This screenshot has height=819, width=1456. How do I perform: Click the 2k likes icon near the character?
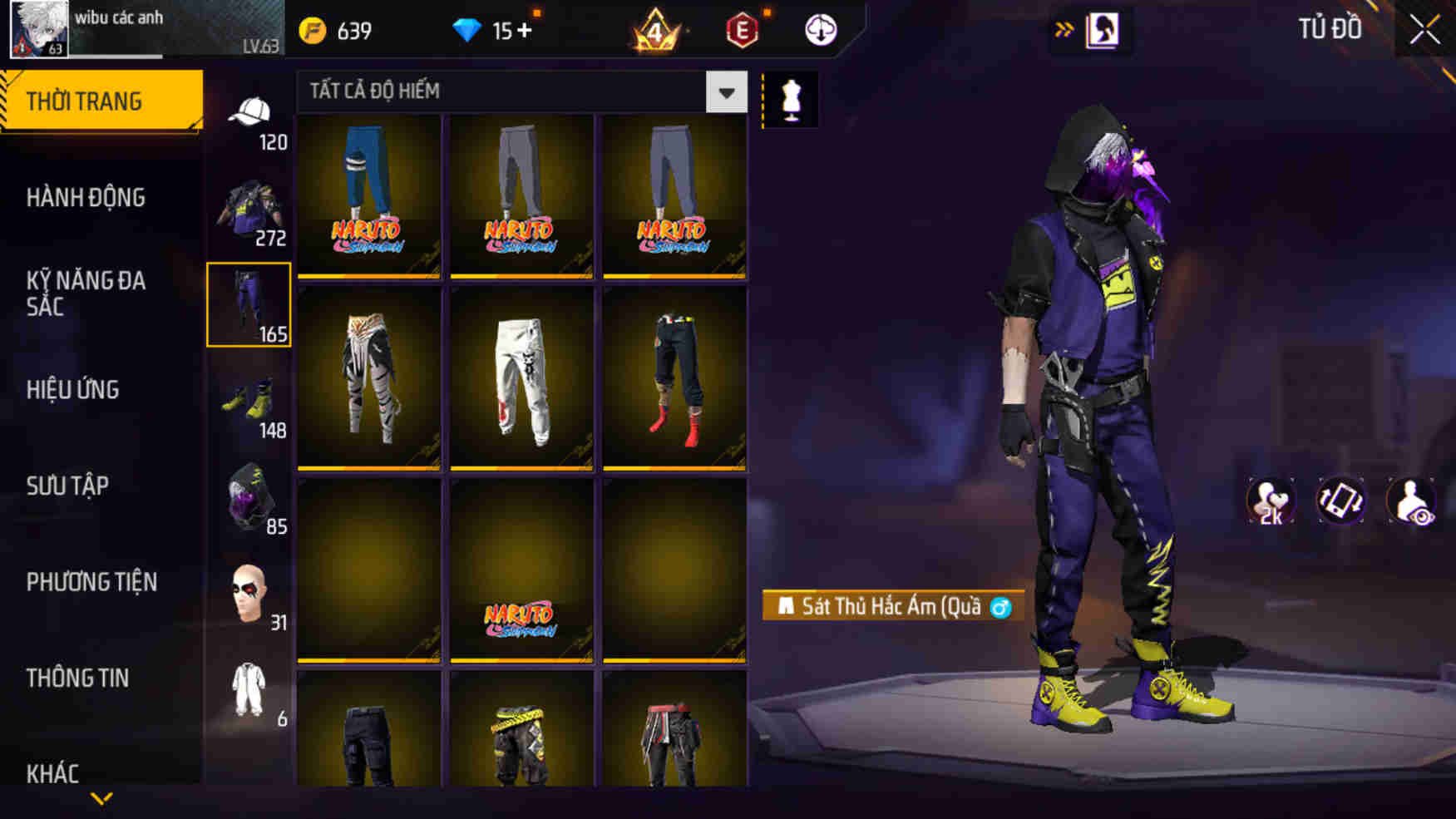tap(1271, 499)
